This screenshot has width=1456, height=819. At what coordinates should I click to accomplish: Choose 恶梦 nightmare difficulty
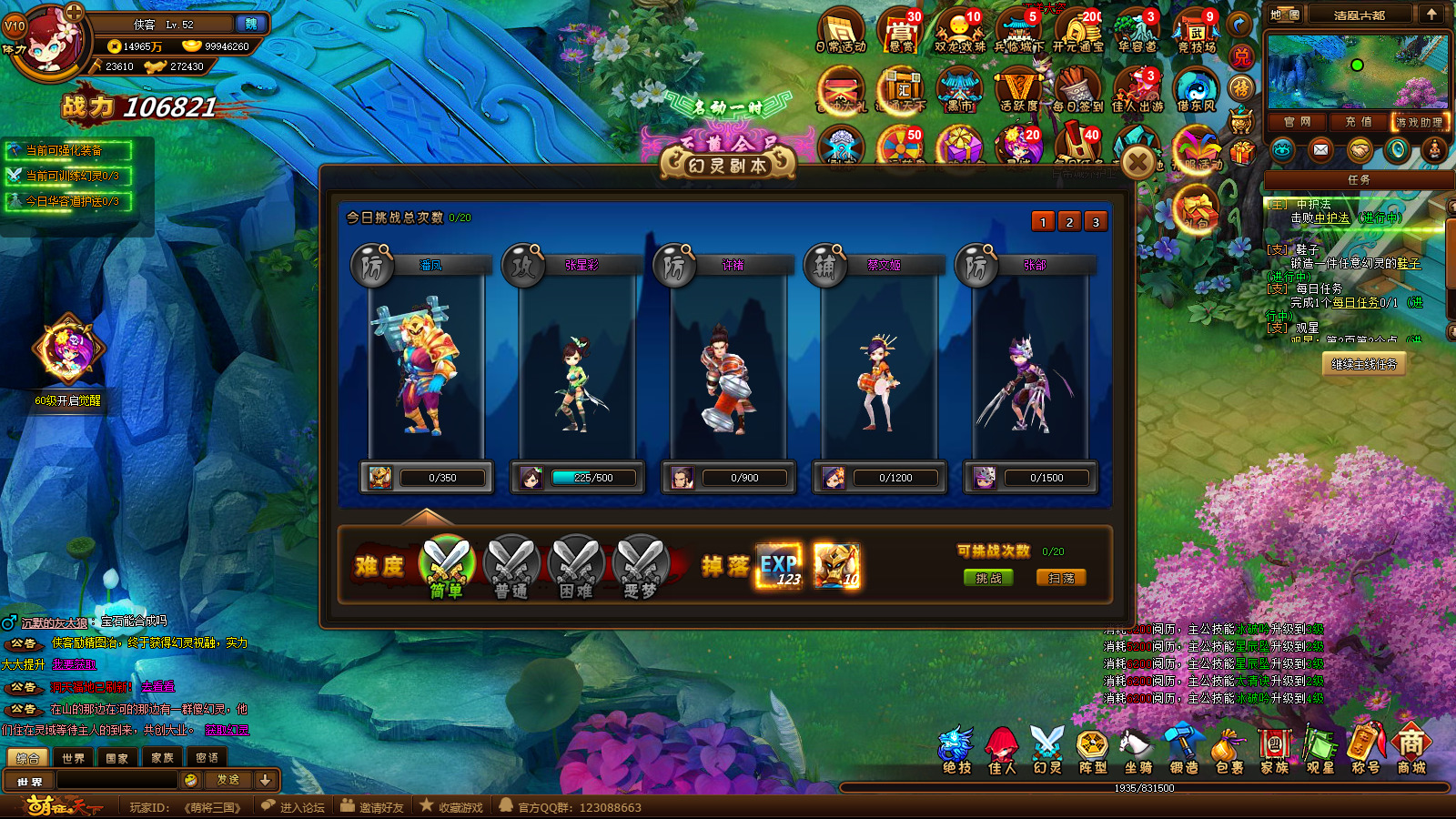(x=641, y=566)
